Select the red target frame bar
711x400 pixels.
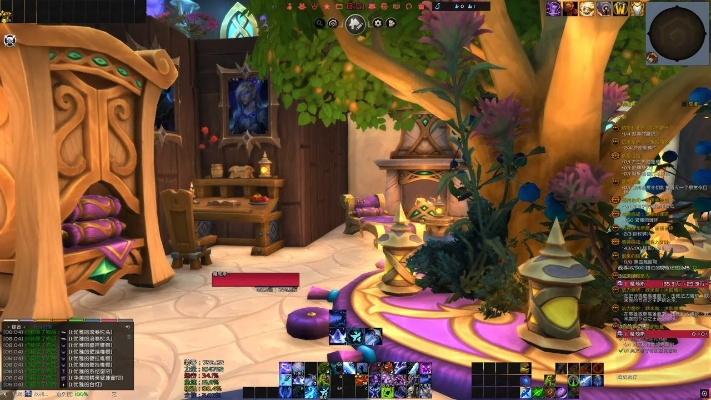[255, 280]
